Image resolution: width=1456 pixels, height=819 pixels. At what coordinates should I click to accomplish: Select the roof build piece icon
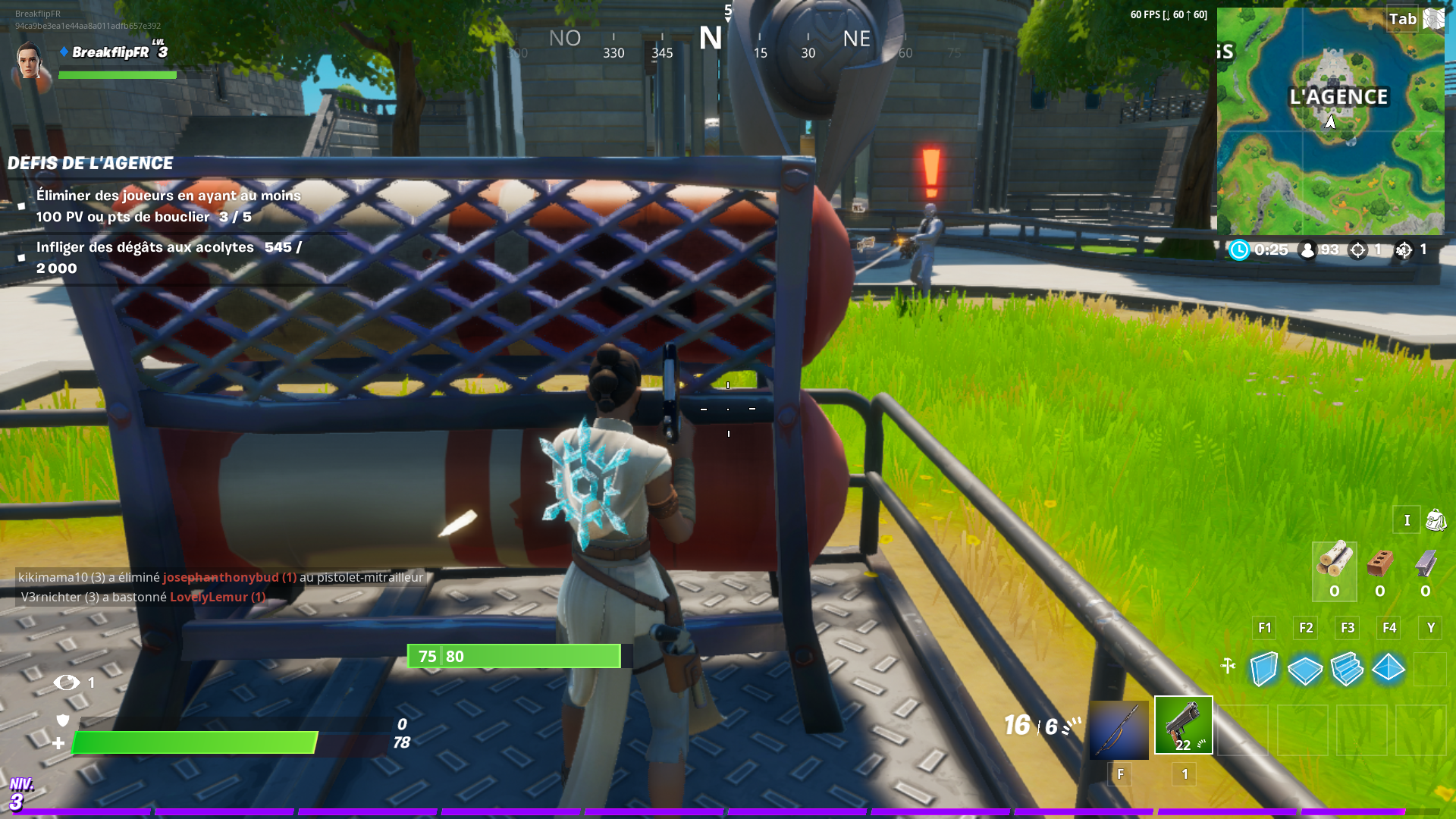(x=1388, y=669)
